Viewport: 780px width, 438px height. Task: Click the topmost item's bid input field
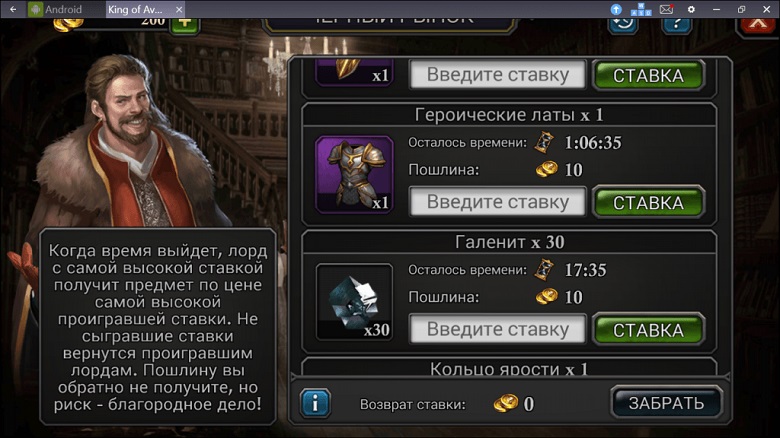[498, 75]
